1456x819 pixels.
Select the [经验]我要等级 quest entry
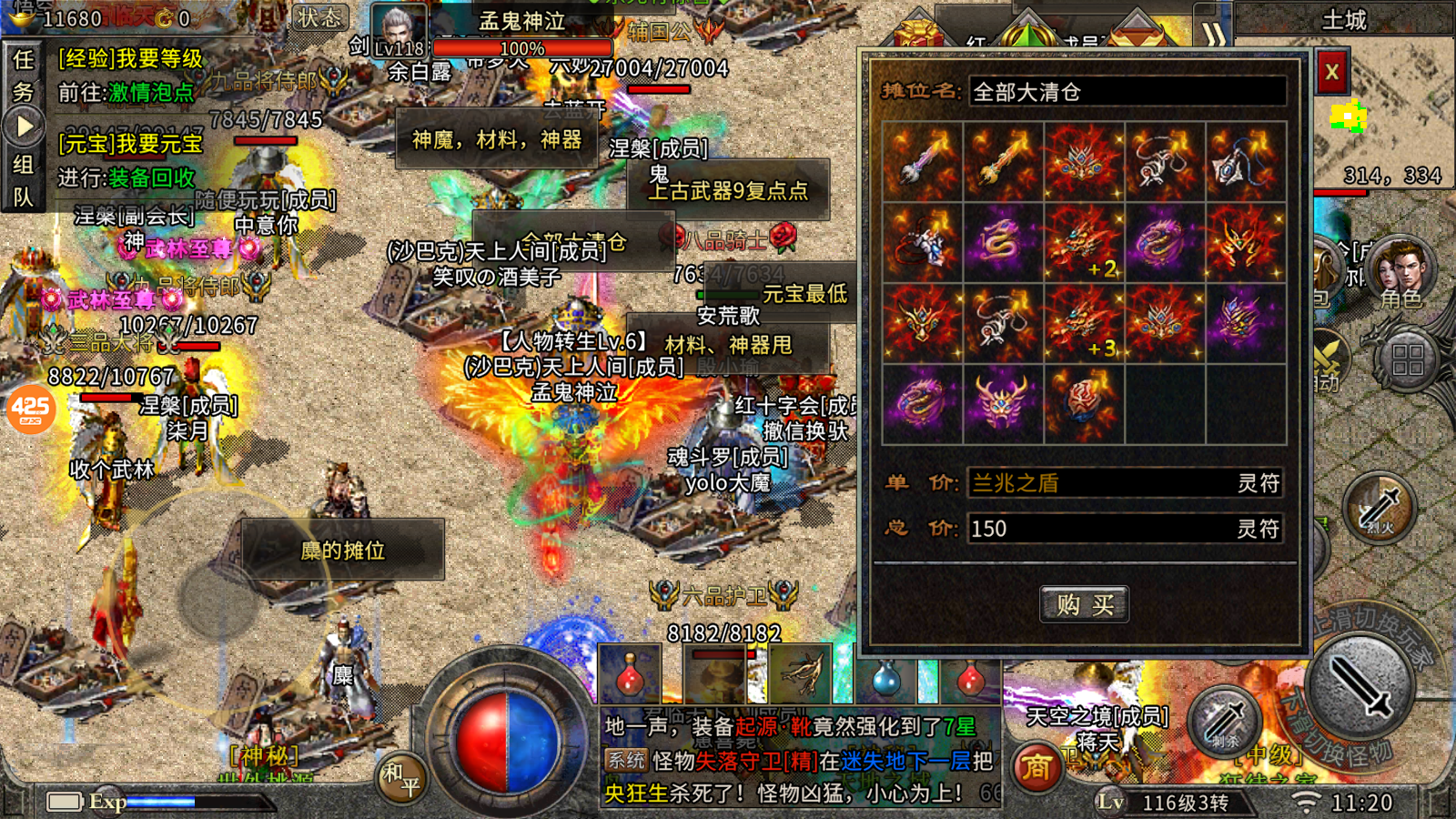point(131,59)
